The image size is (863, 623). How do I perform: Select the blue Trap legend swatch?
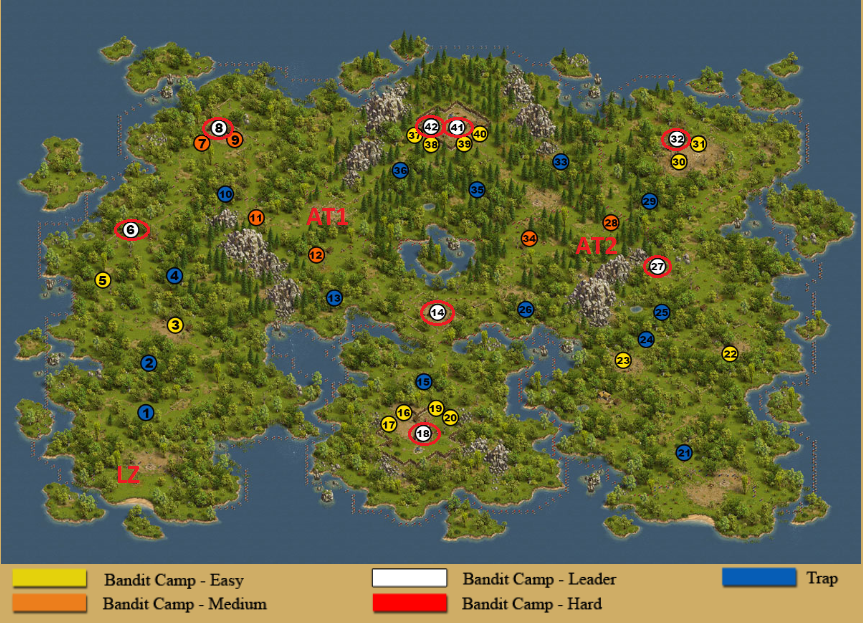[x=758, y=577]
